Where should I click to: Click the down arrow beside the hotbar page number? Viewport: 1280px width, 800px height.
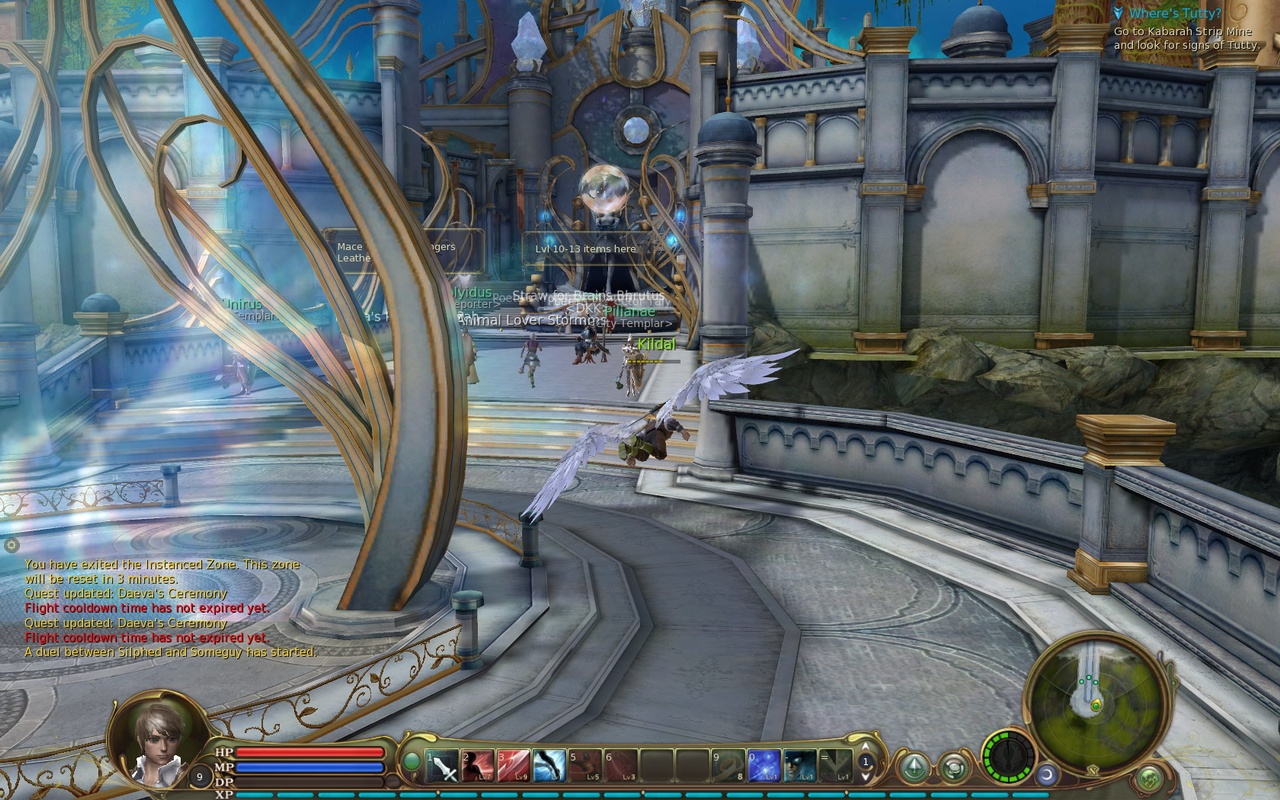tap(865, 778)
